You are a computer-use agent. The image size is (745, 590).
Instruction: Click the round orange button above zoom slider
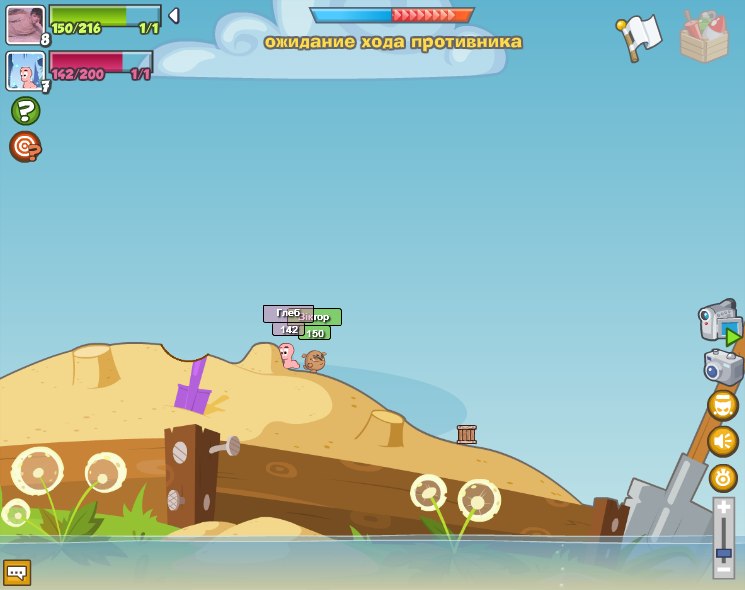click(x=723, y=477)
